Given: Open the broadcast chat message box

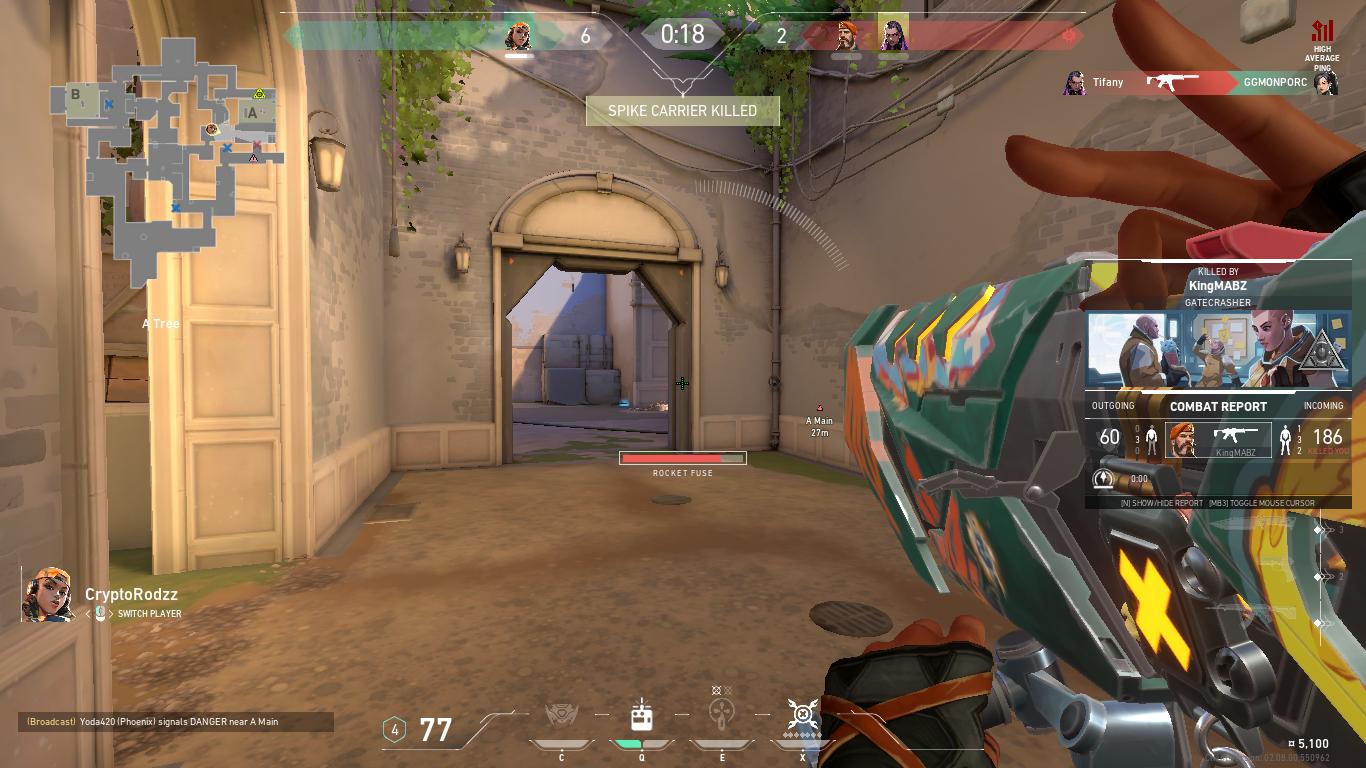Looking at the screenshot, I should pyautogui.click(x=176, y=722).
